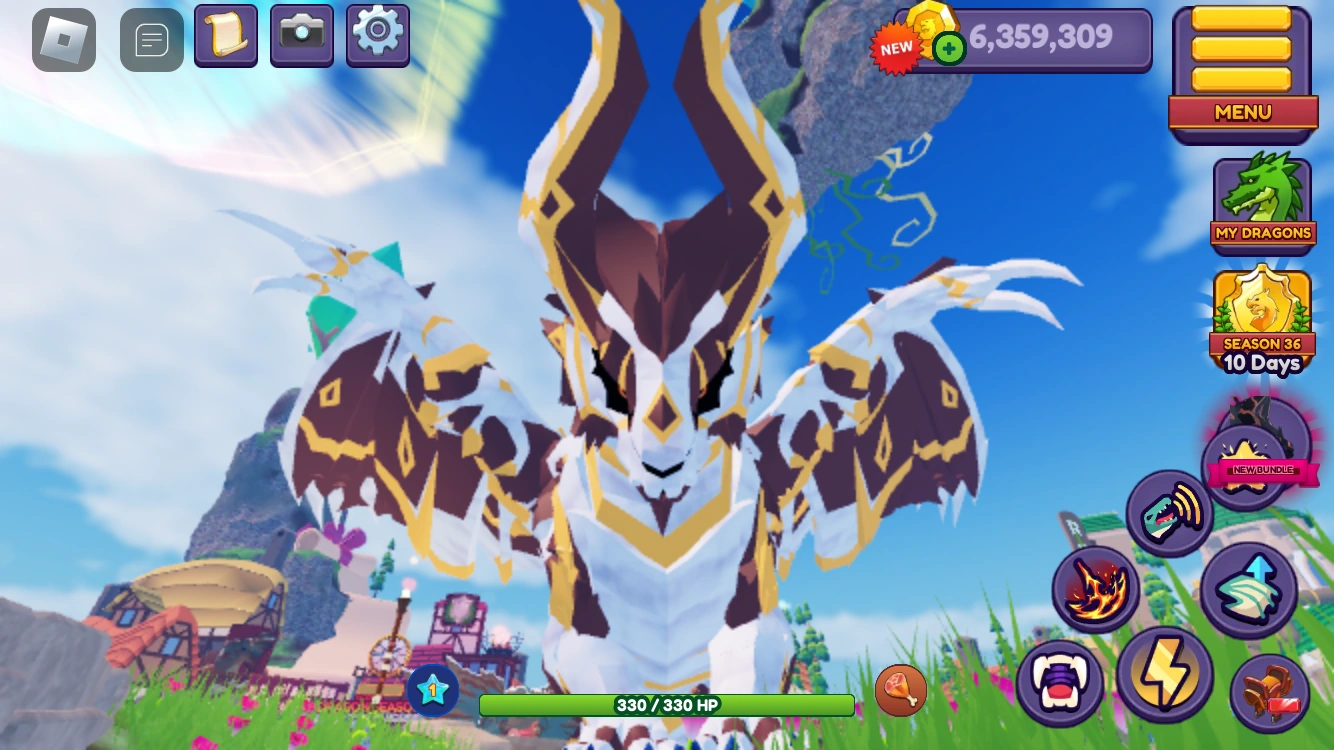Open the Roblox icon menu
Screen dimensions: 1334x750
[63, 39]
